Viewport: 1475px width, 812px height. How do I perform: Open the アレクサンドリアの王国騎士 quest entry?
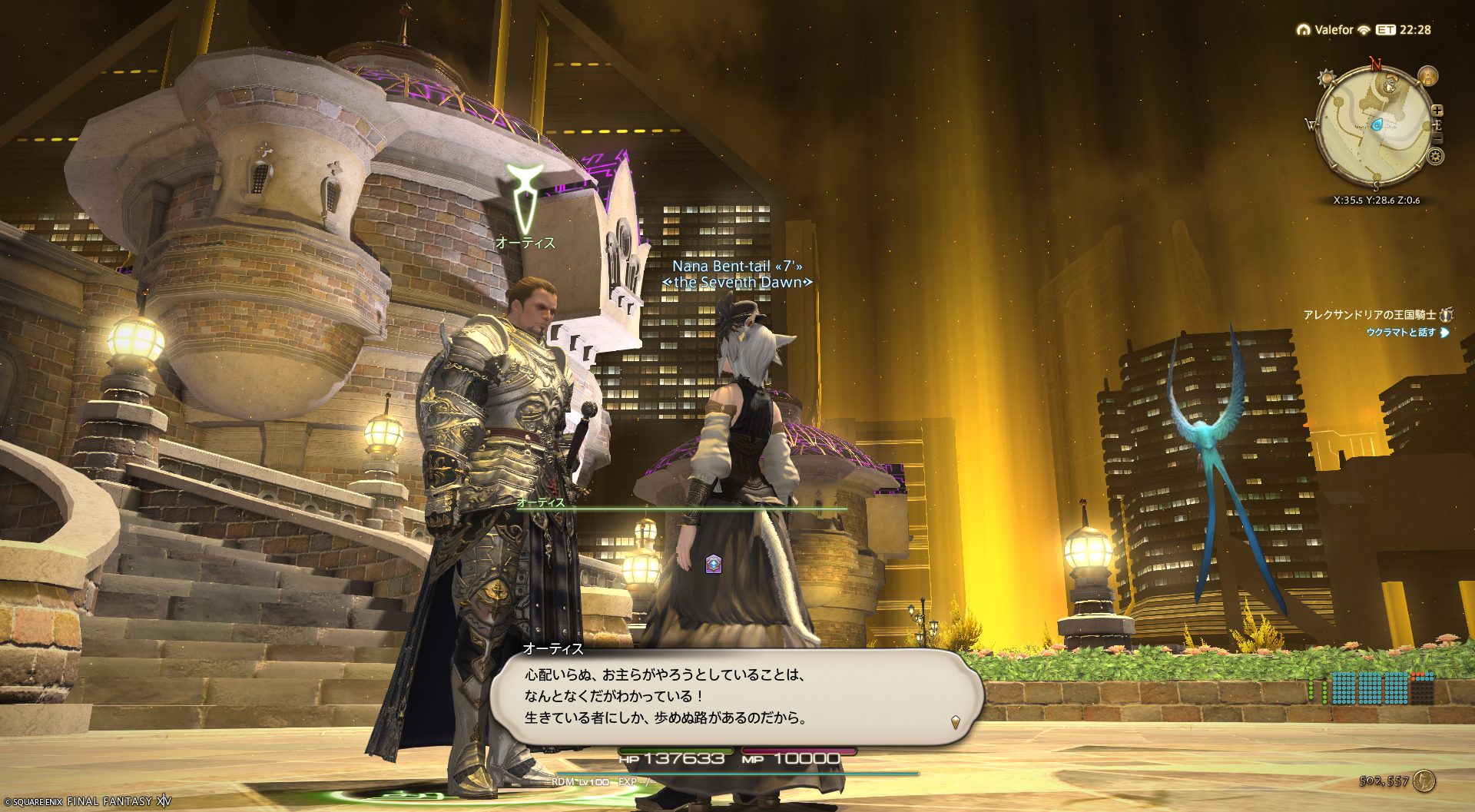tap(1369, 315)
